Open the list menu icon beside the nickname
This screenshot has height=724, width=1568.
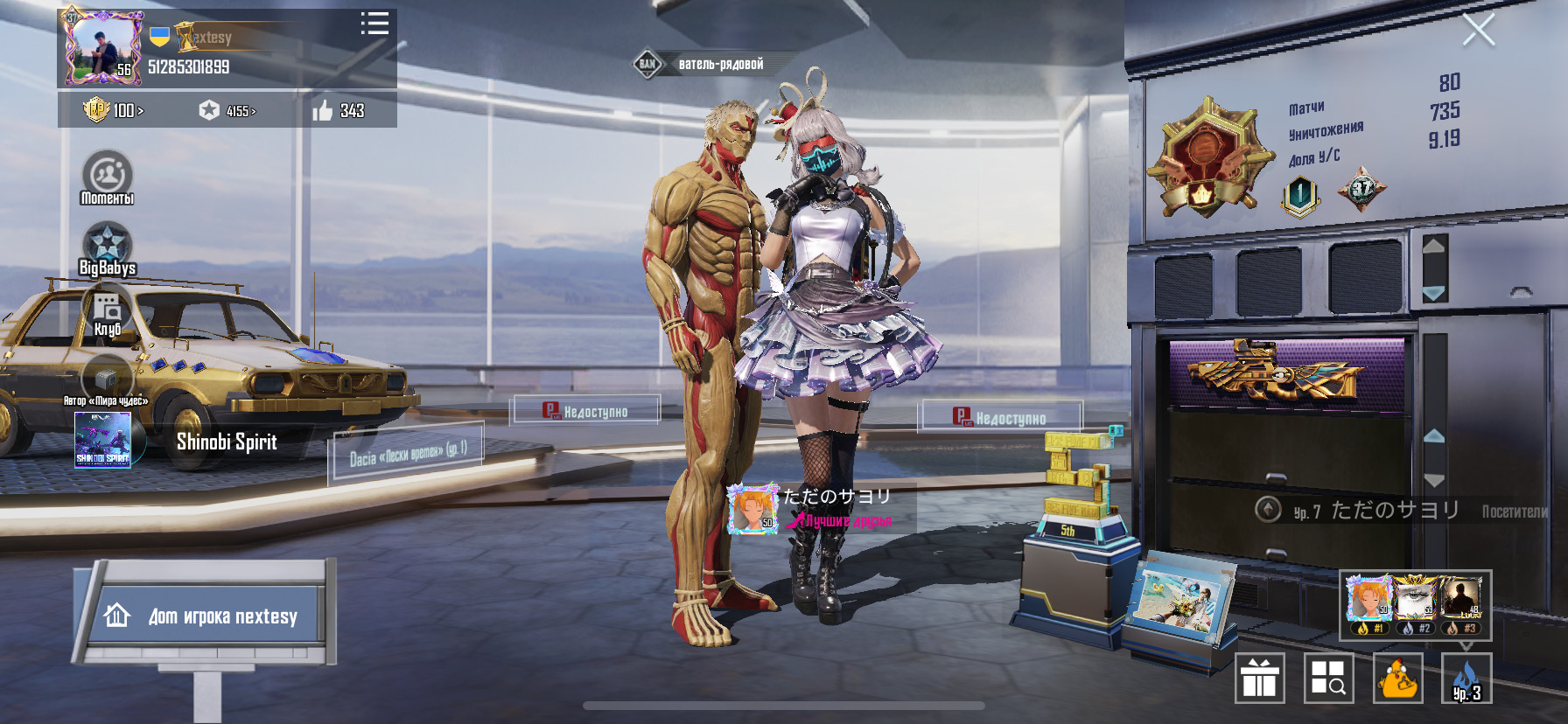374,24
